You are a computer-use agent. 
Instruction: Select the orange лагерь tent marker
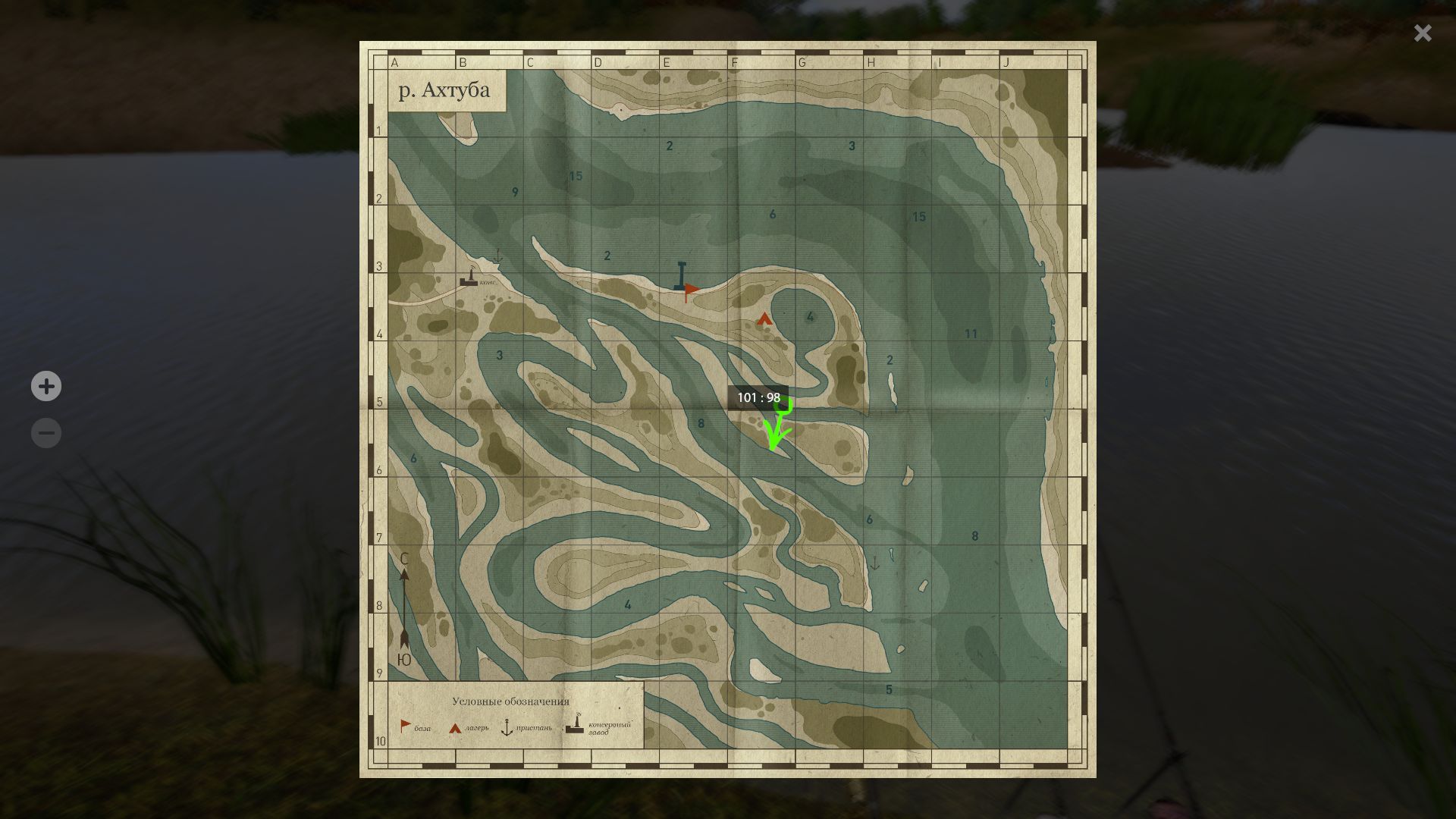pos(764,319)
